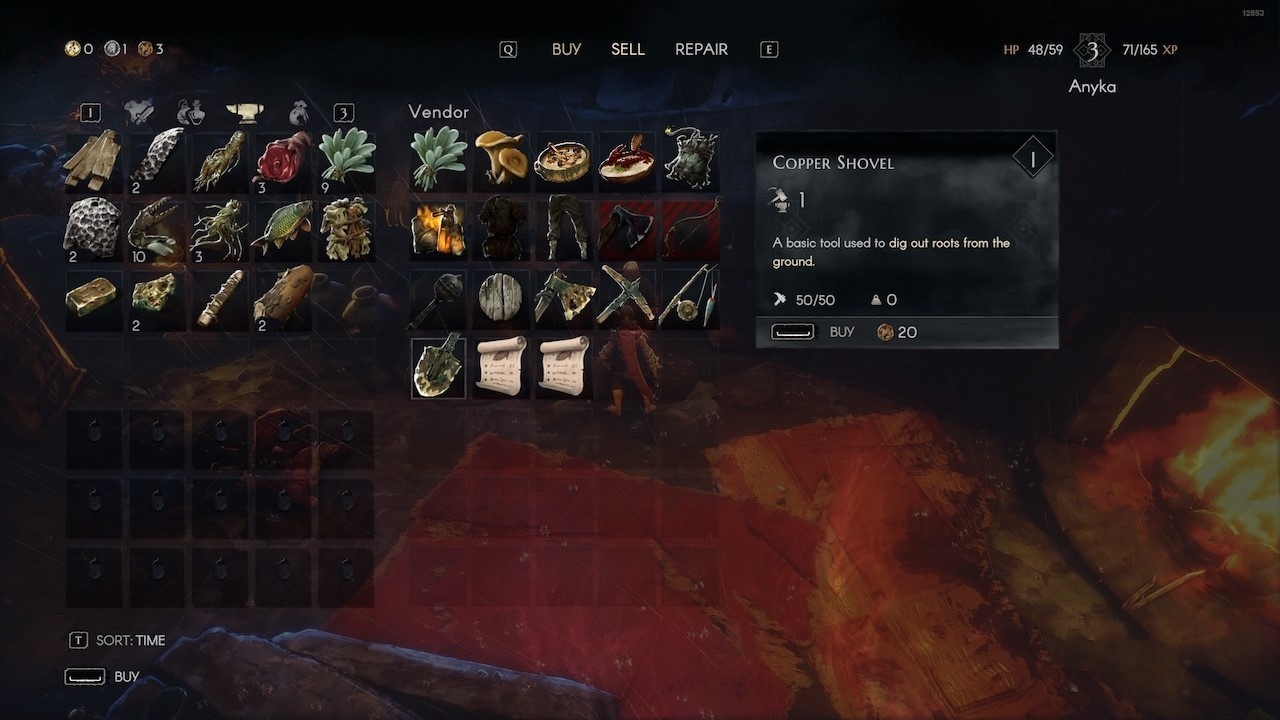
Task: Filter inventory by armor and weapons
Action: click(x=139, y=112)
